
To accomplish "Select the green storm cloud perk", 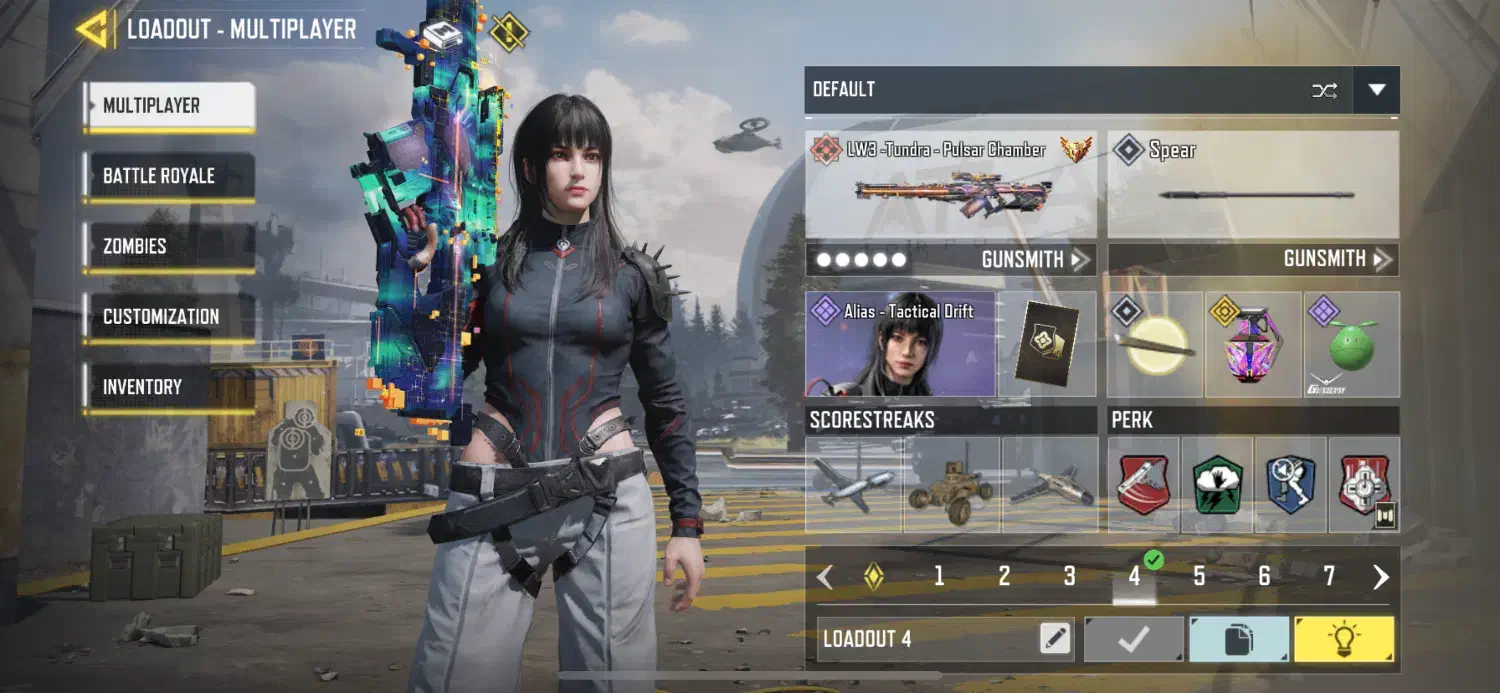I will (1217, 485).
